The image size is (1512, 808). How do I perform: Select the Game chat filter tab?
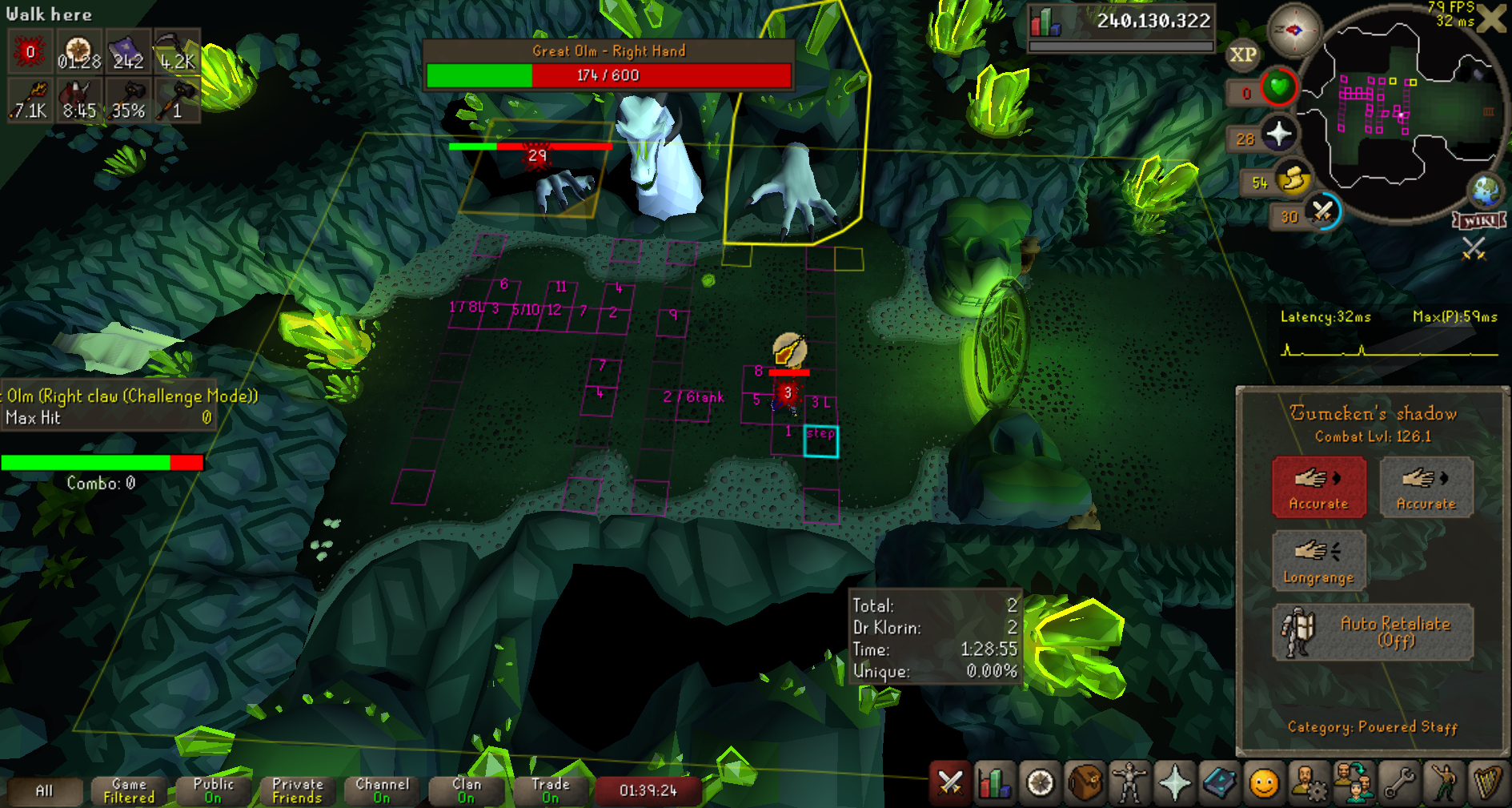tap(129, 790)
